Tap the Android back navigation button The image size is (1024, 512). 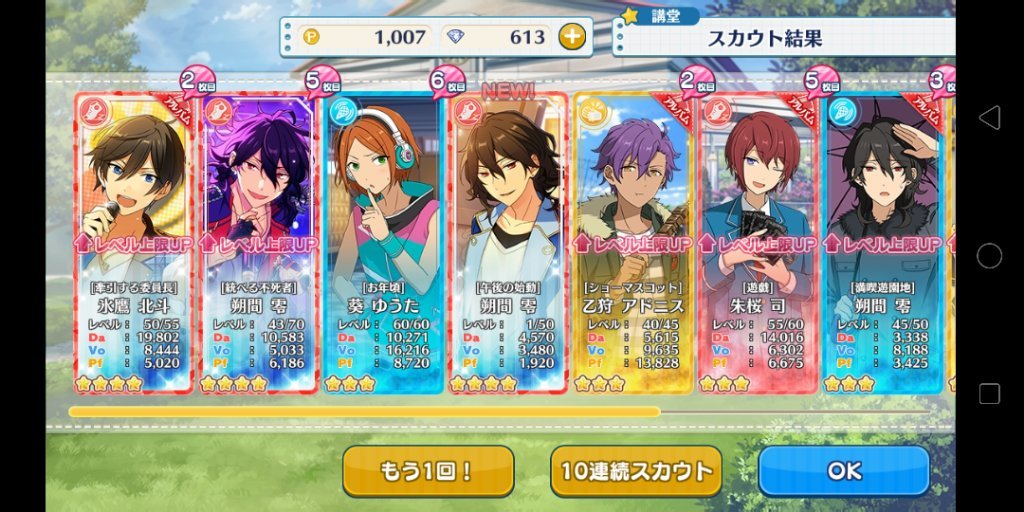[x=989, y=118]
